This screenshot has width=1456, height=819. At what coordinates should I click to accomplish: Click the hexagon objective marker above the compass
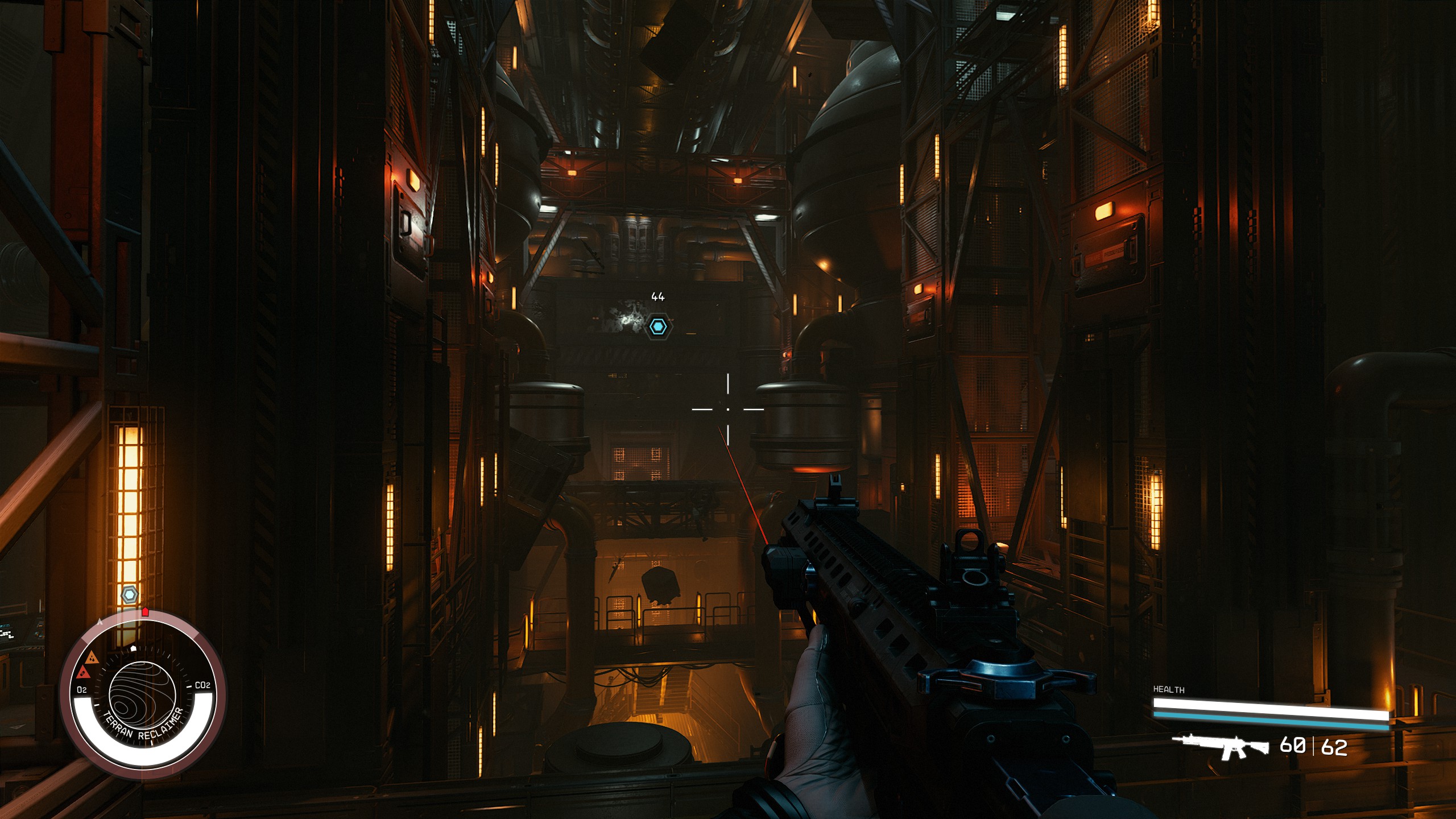tap(130, 595)
